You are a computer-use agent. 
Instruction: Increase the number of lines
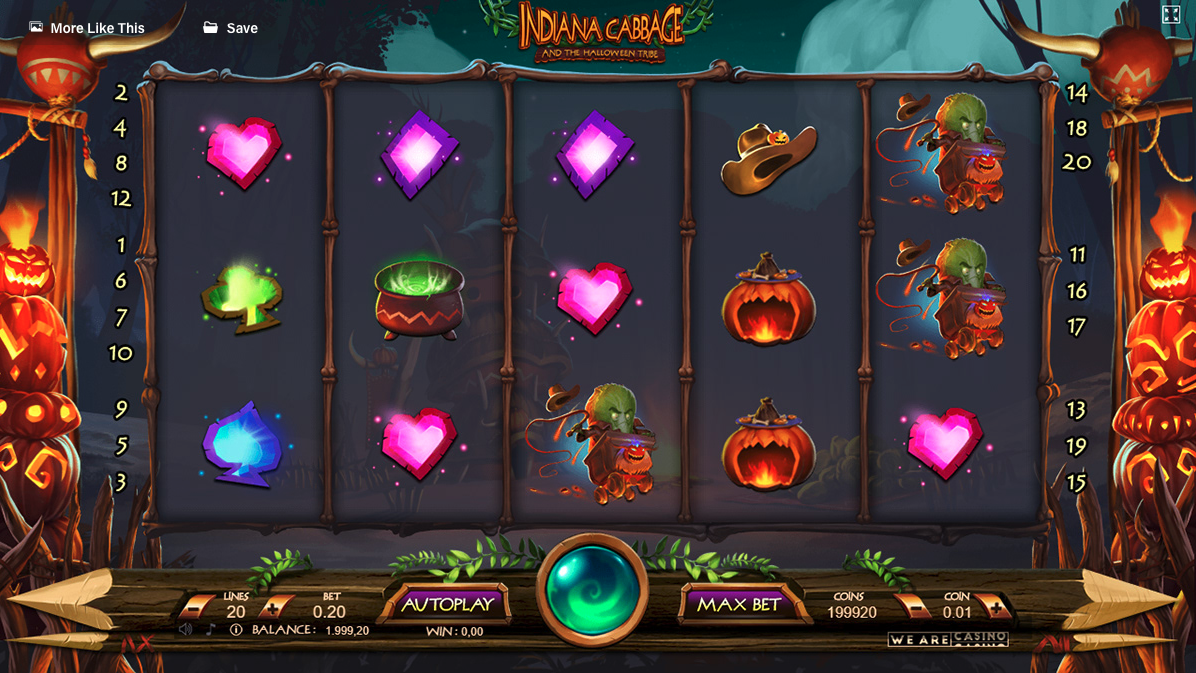point(272,606)
